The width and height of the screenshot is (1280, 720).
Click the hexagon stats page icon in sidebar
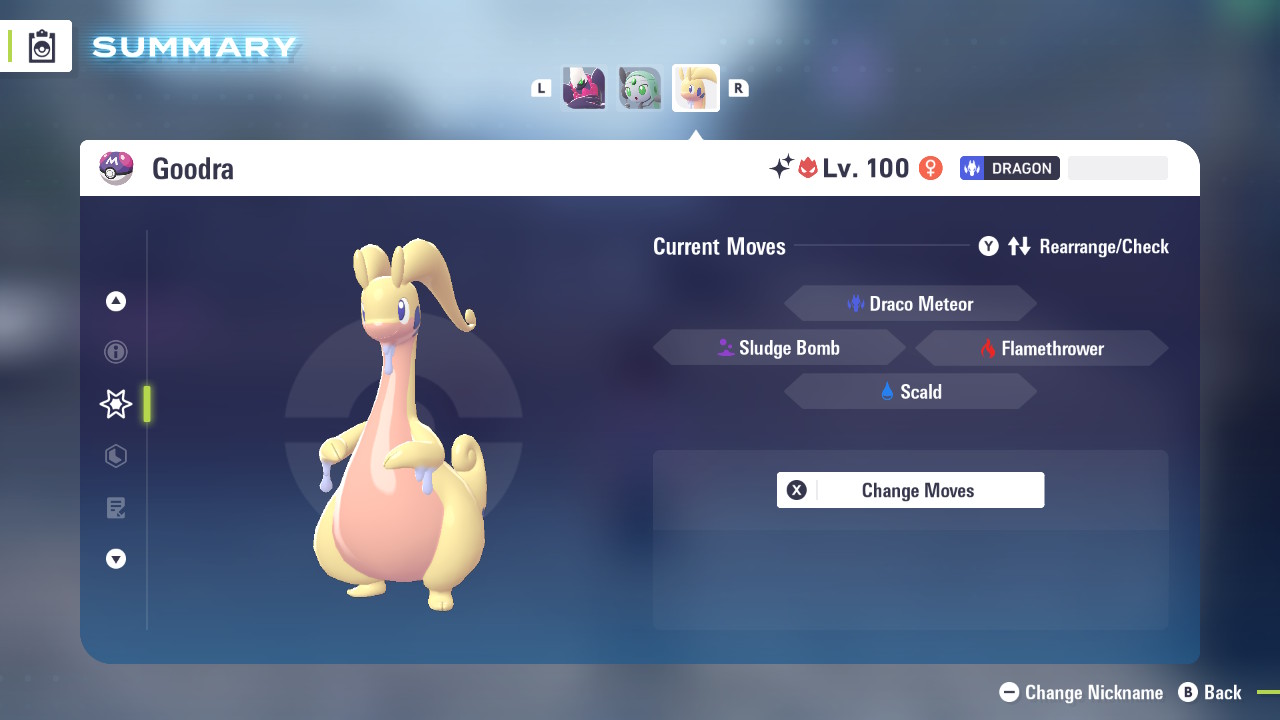[115, 456]
